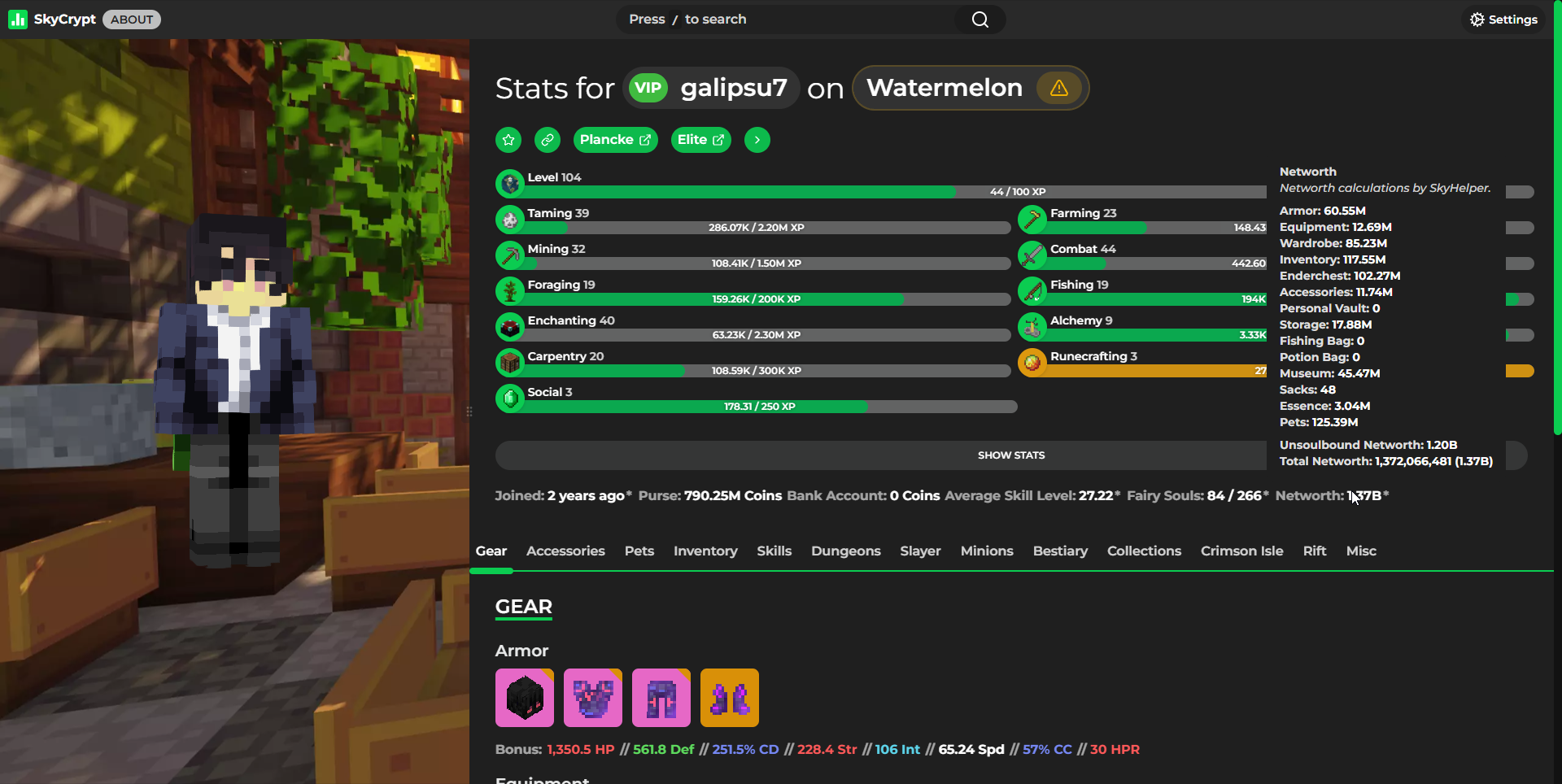Expand the SHOW STATS section

pyautogui.click(x=1010, y=455)
